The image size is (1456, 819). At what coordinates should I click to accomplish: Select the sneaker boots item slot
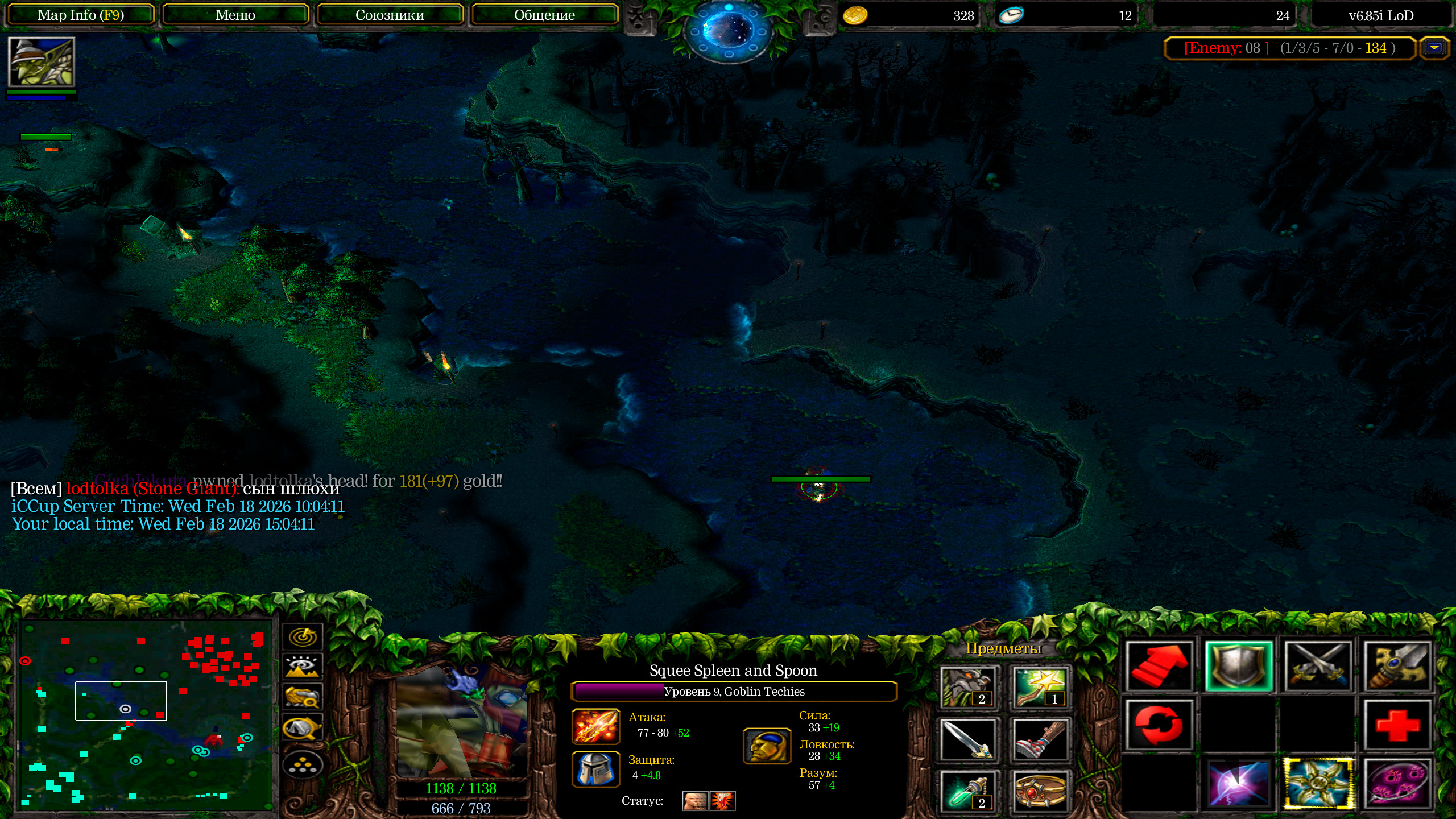pos(1040,740)
